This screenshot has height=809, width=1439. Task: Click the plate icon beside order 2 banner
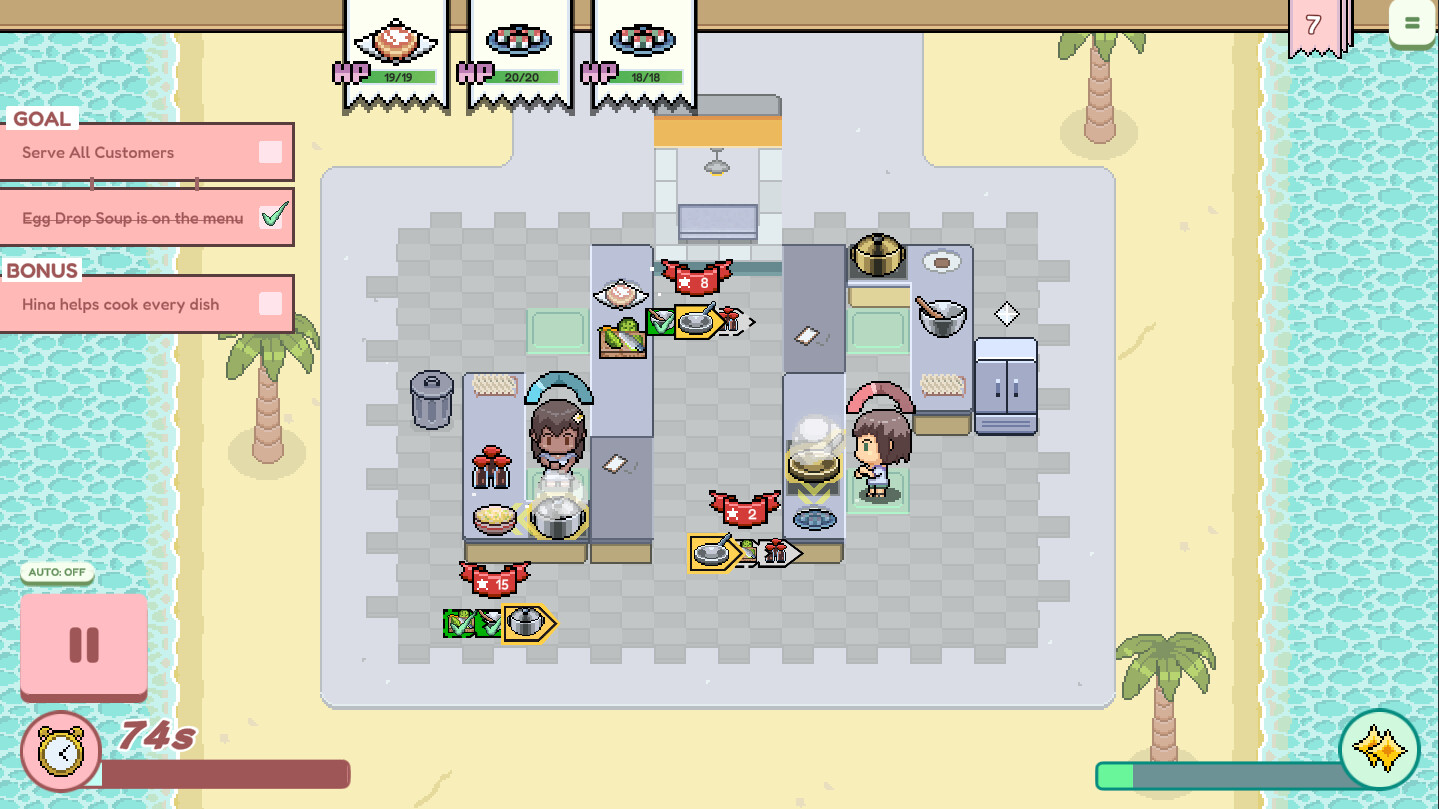712,550
